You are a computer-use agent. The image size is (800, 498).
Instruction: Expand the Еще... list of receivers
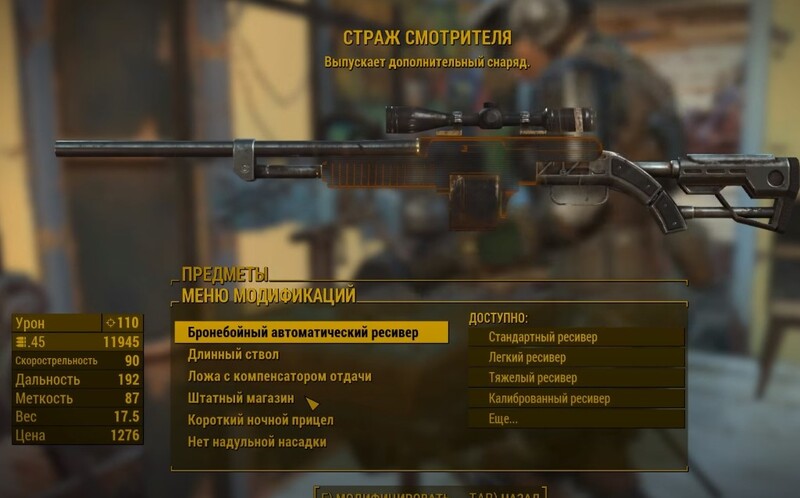(x=503, y=419)
